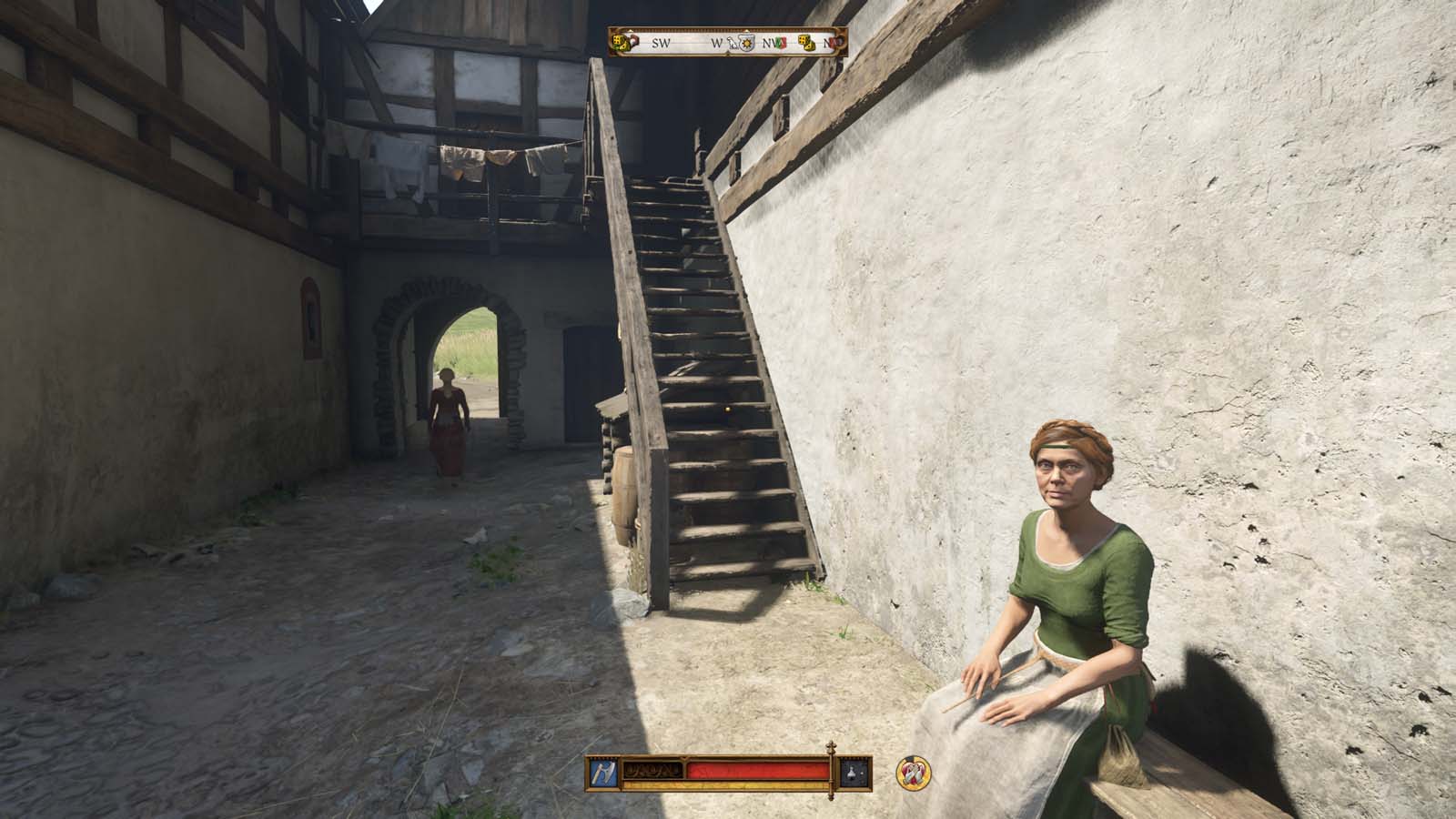
Task: Expand the SW direction label on the compass
Action: coord(661,43)
